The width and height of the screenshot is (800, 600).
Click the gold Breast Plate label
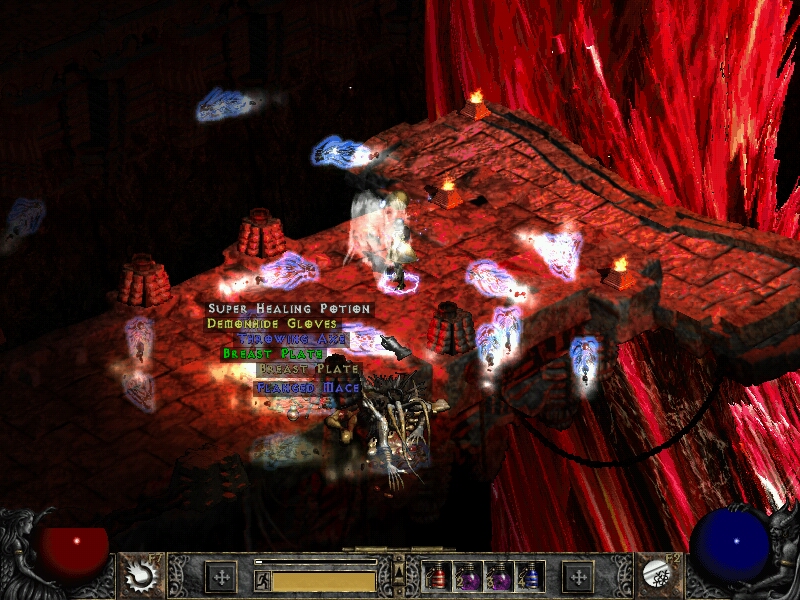(x=309, y=369)
